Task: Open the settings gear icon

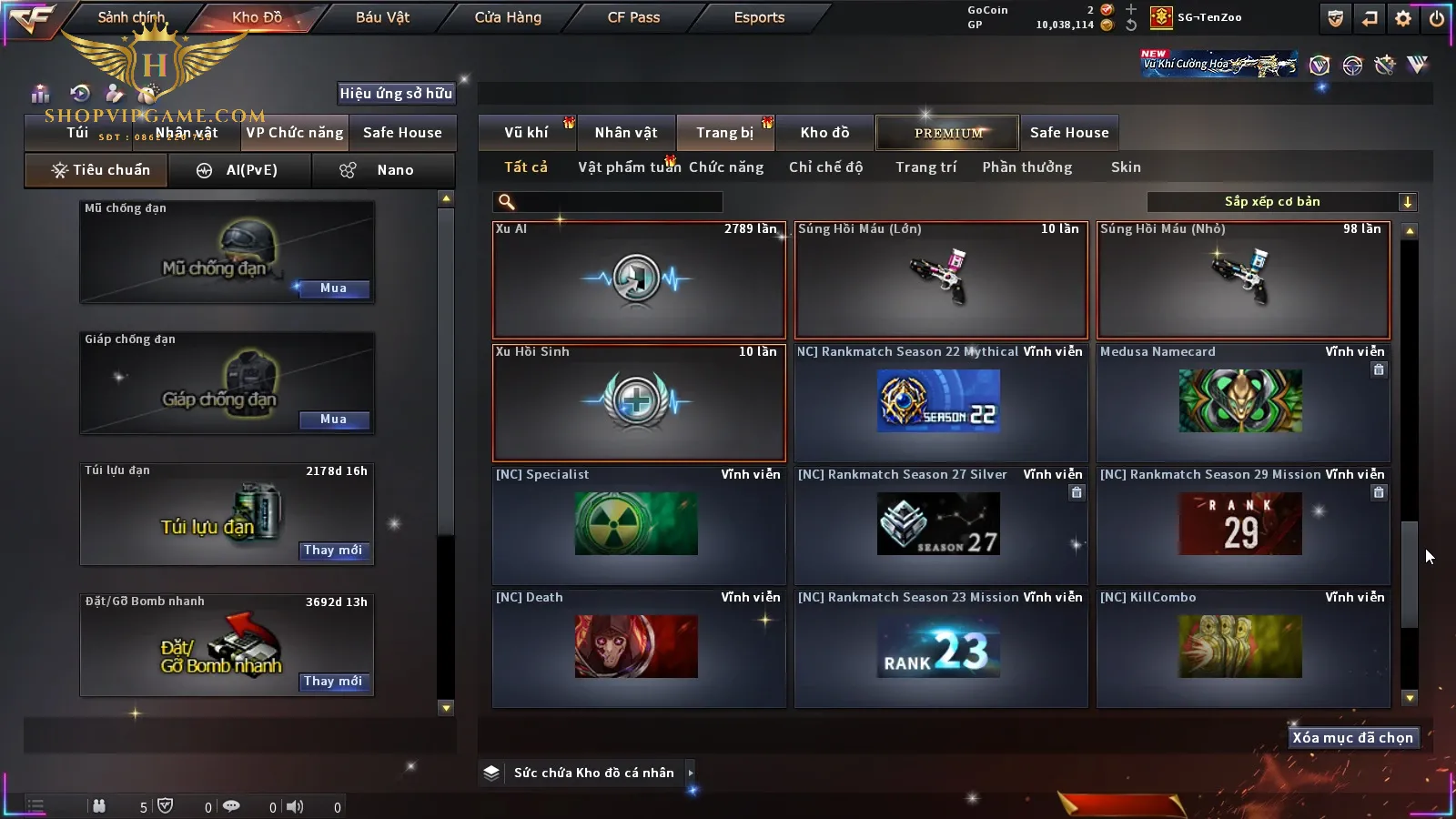Action: click(x=1403, y=18)
